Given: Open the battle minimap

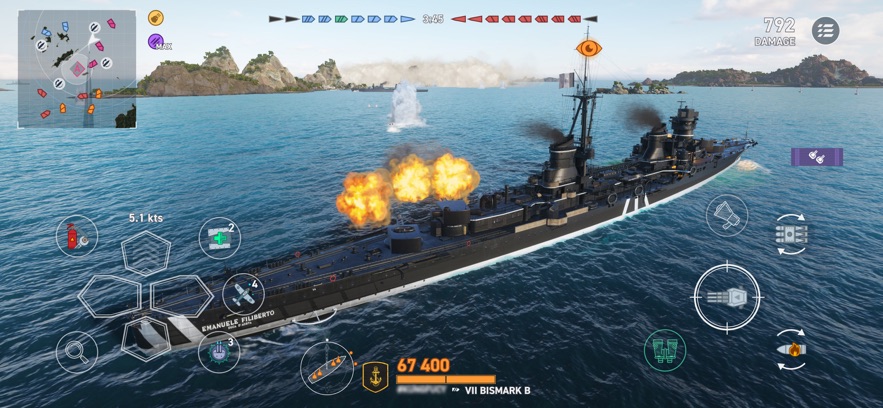Looking at the screenshot, I should coord(76,68).
